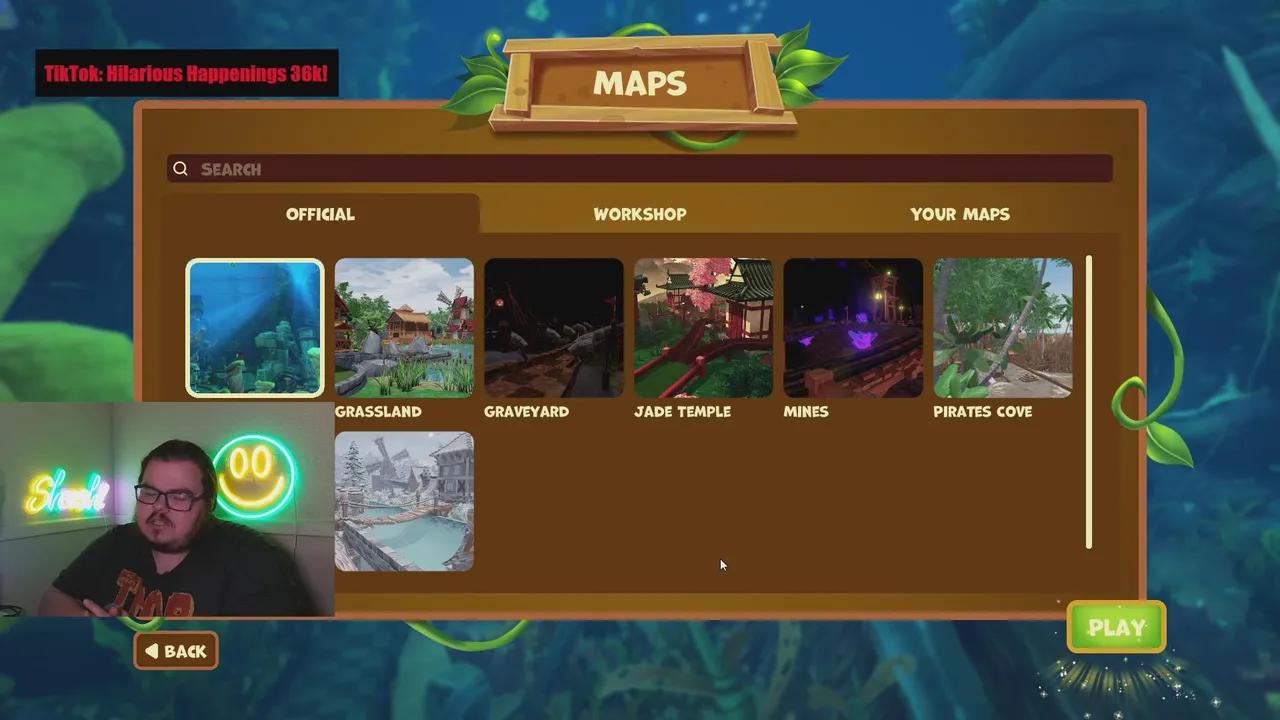
Task: Select the Grassland map thumbnail
Action: 404,327
